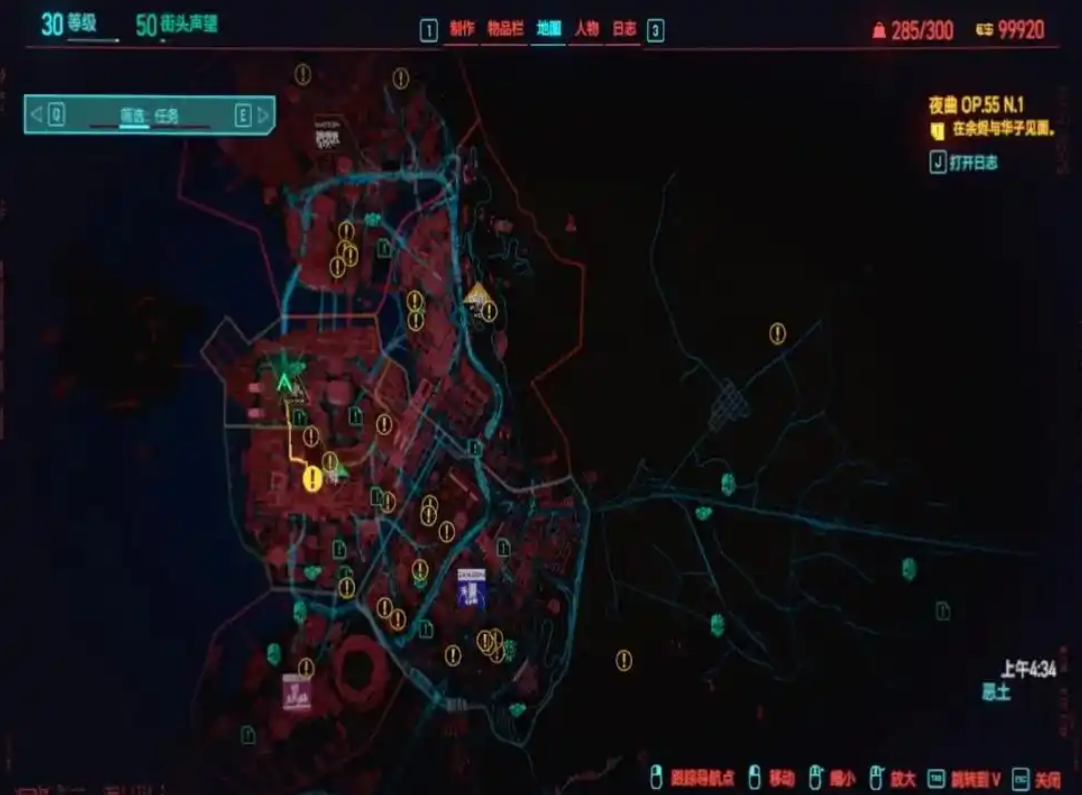Open the 制作 crafting tab

coord(462,29)
